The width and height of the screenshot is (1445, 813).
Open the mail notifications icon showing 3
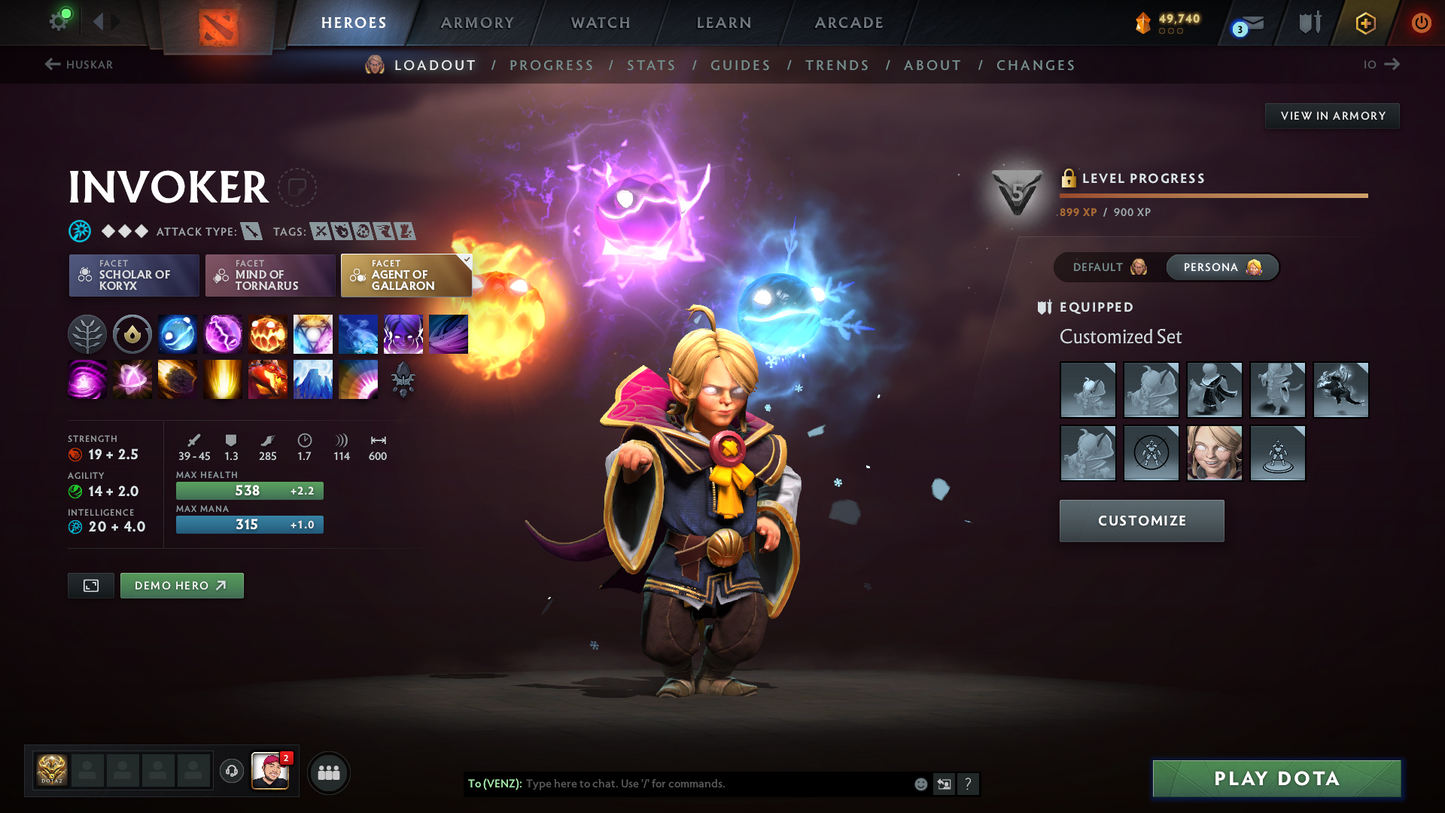point(1249,23)
